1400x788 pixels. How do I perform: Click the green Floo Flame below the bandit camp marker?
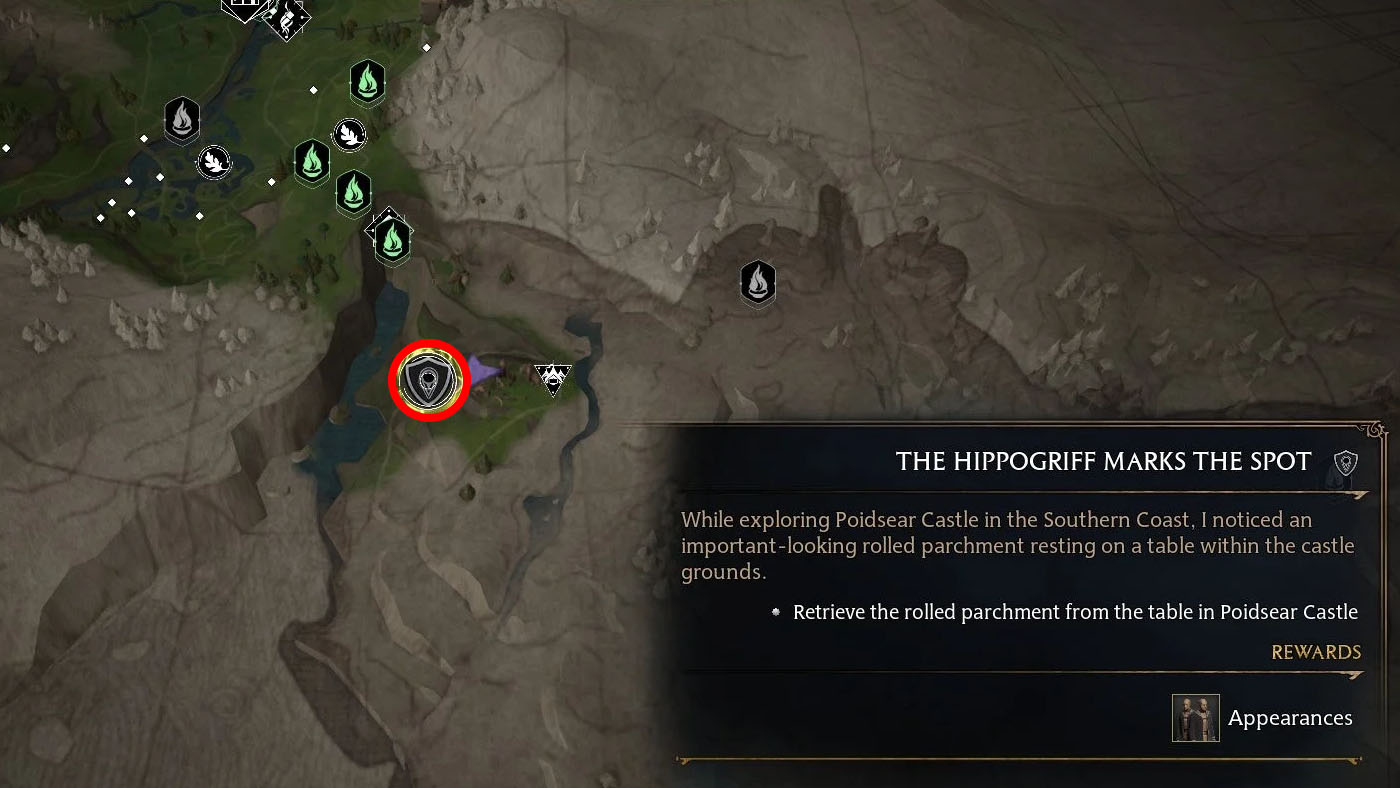[x=312, y=164]
